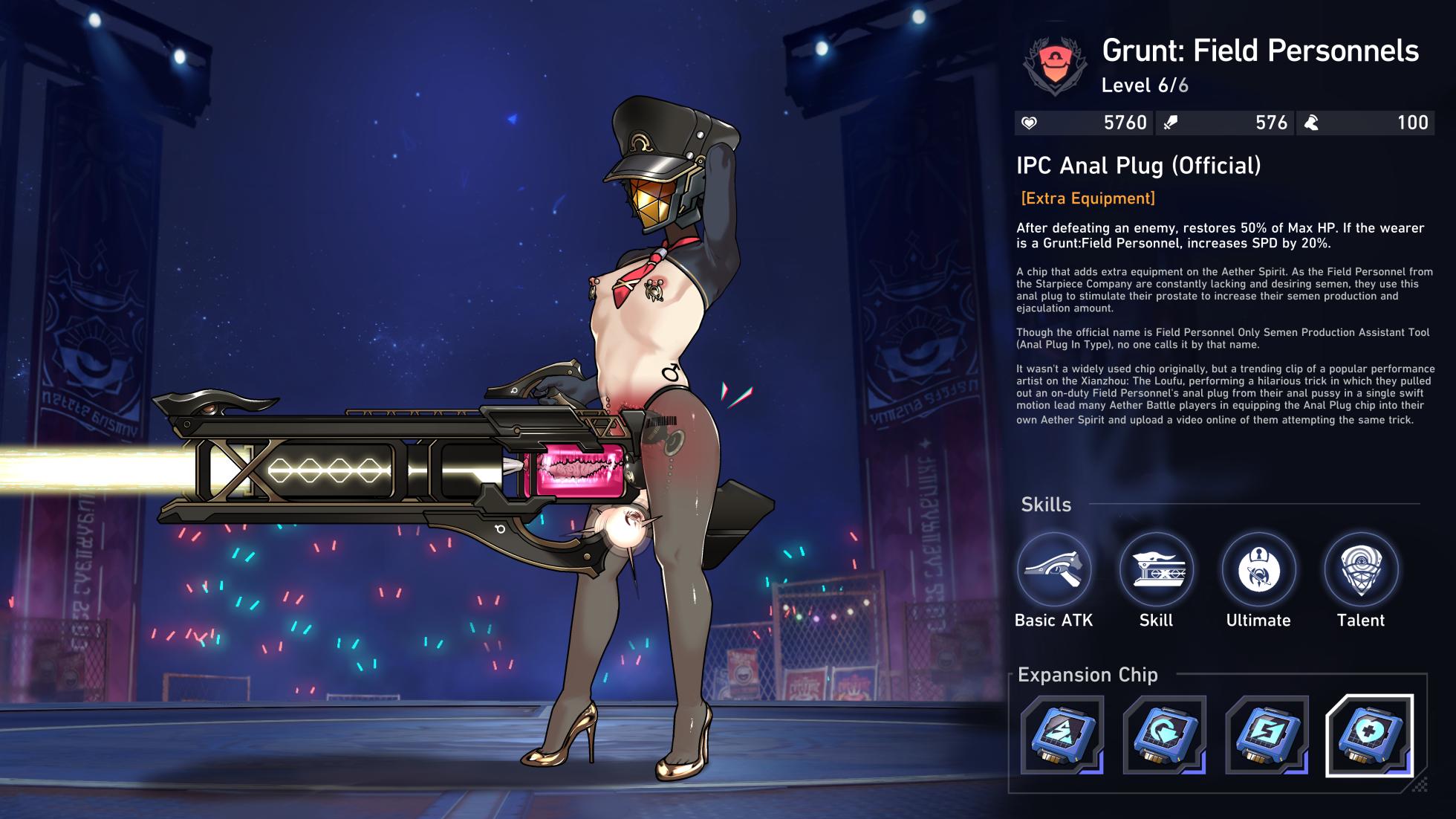Open the Skill ability icon
Viewport: 1456px width, 819px height.
click(1156, 570)
